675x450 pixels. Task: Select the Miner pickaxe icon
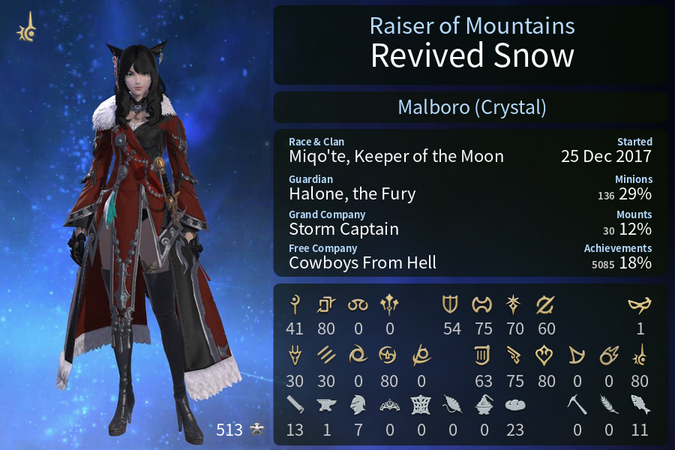coord(577,403)
